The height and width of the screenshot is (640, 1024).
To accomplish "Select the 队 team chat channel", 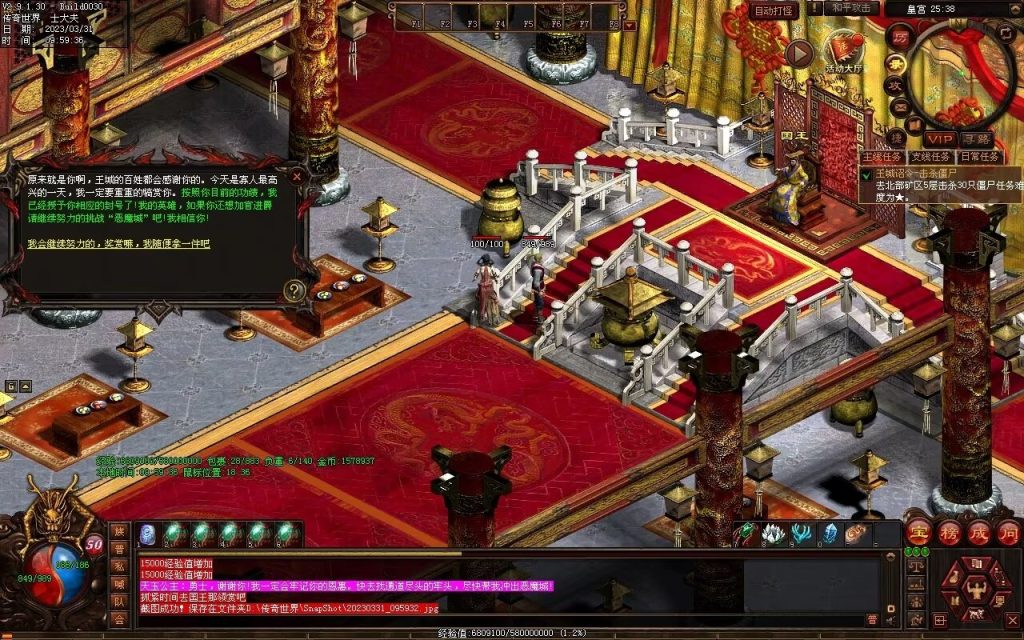I will (119, 601).
